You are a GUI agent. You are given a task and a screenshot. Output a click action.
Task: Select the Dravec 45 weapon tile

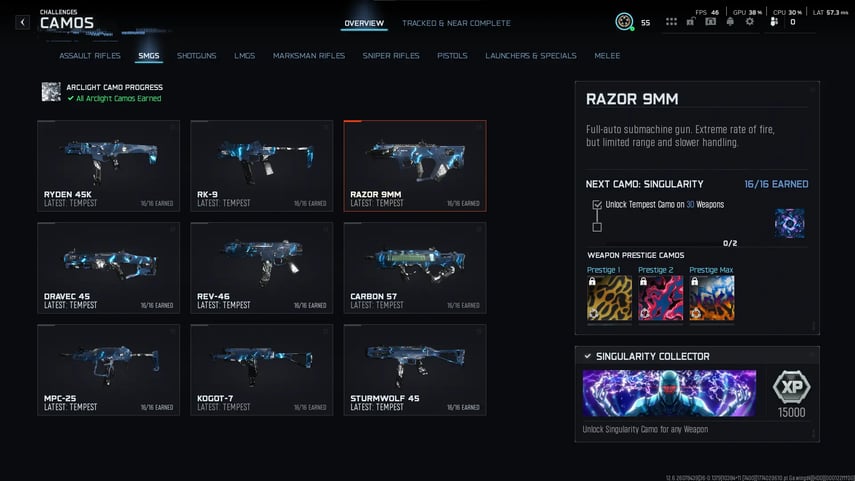click(108, 267)
